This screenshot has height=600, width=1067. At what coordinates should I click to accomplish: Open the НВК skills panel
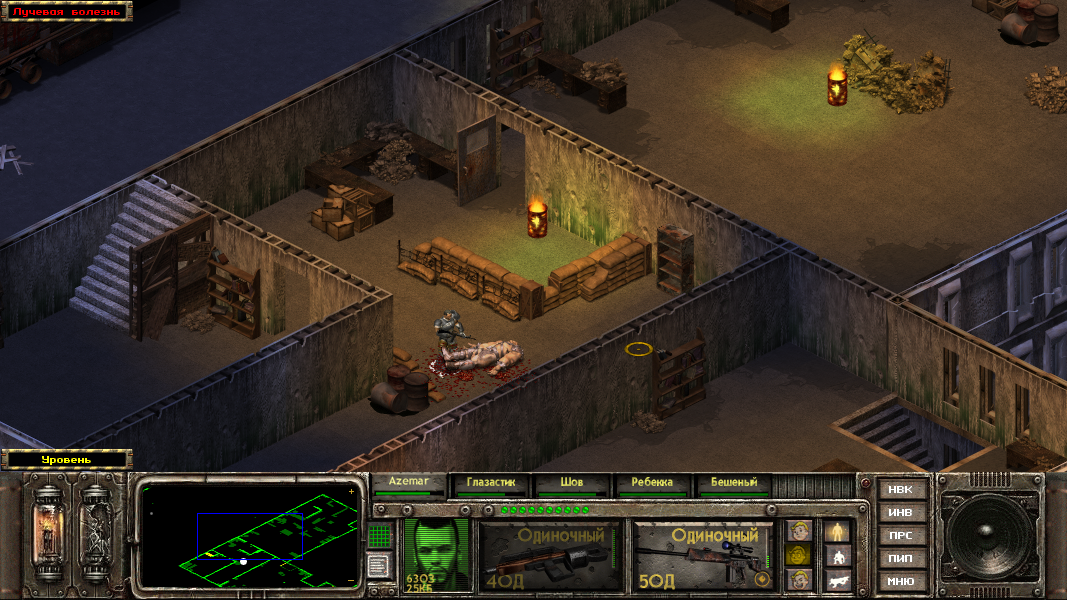[900, 490]
